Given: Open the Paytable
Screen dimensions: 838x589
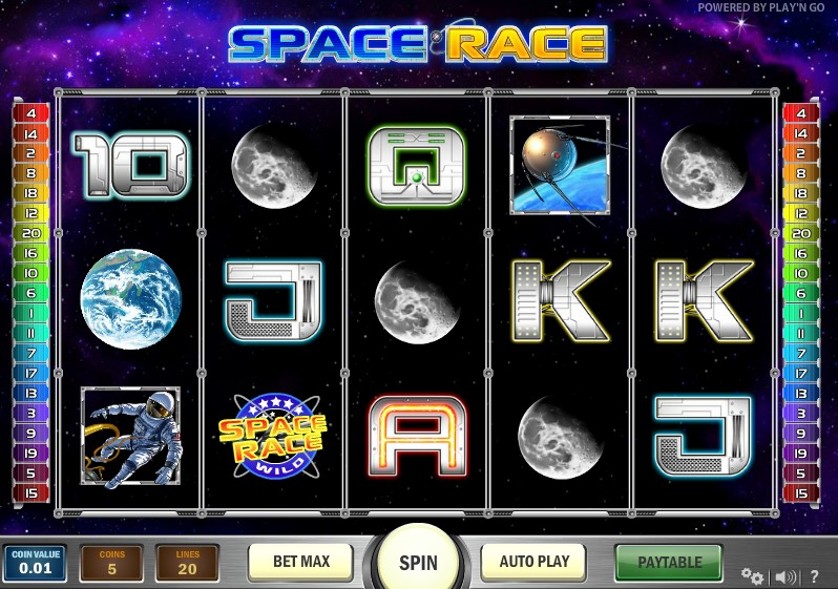Looking at the screenshot, I should click(668, 562).
